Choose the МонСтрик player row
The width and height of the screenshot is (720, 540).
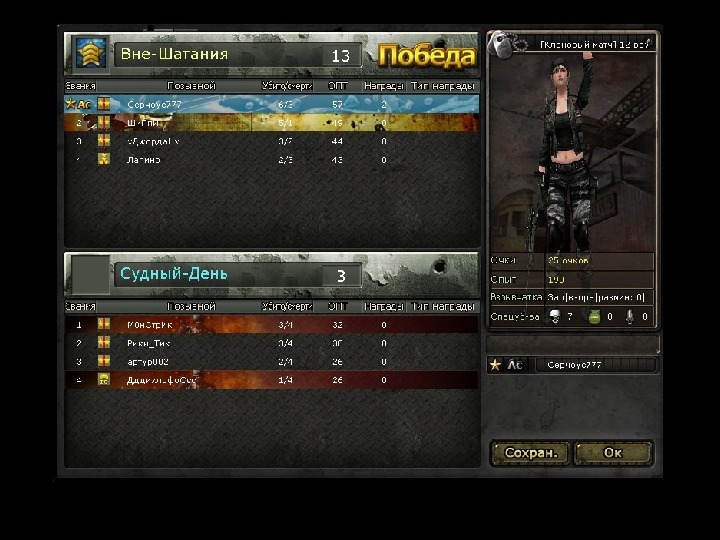pyautogui.click(x=270, y=325)
